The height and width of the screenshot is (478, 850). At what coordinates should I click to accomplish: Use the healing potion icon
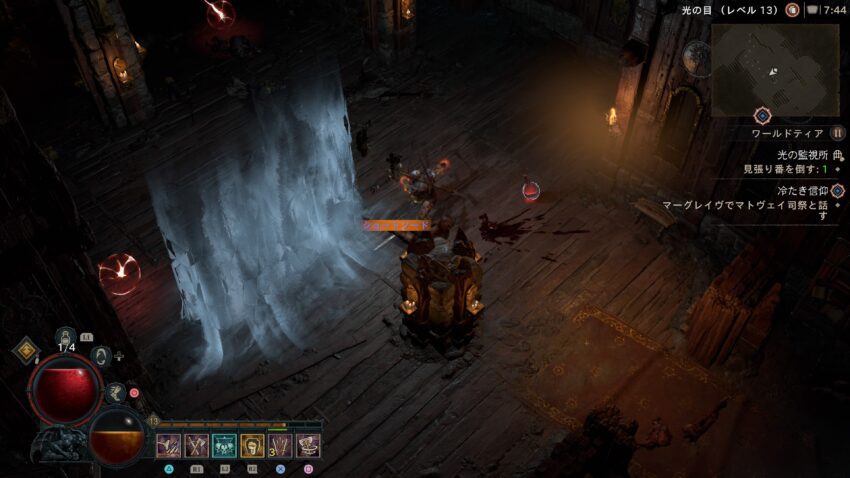click(x=66, y=338)
